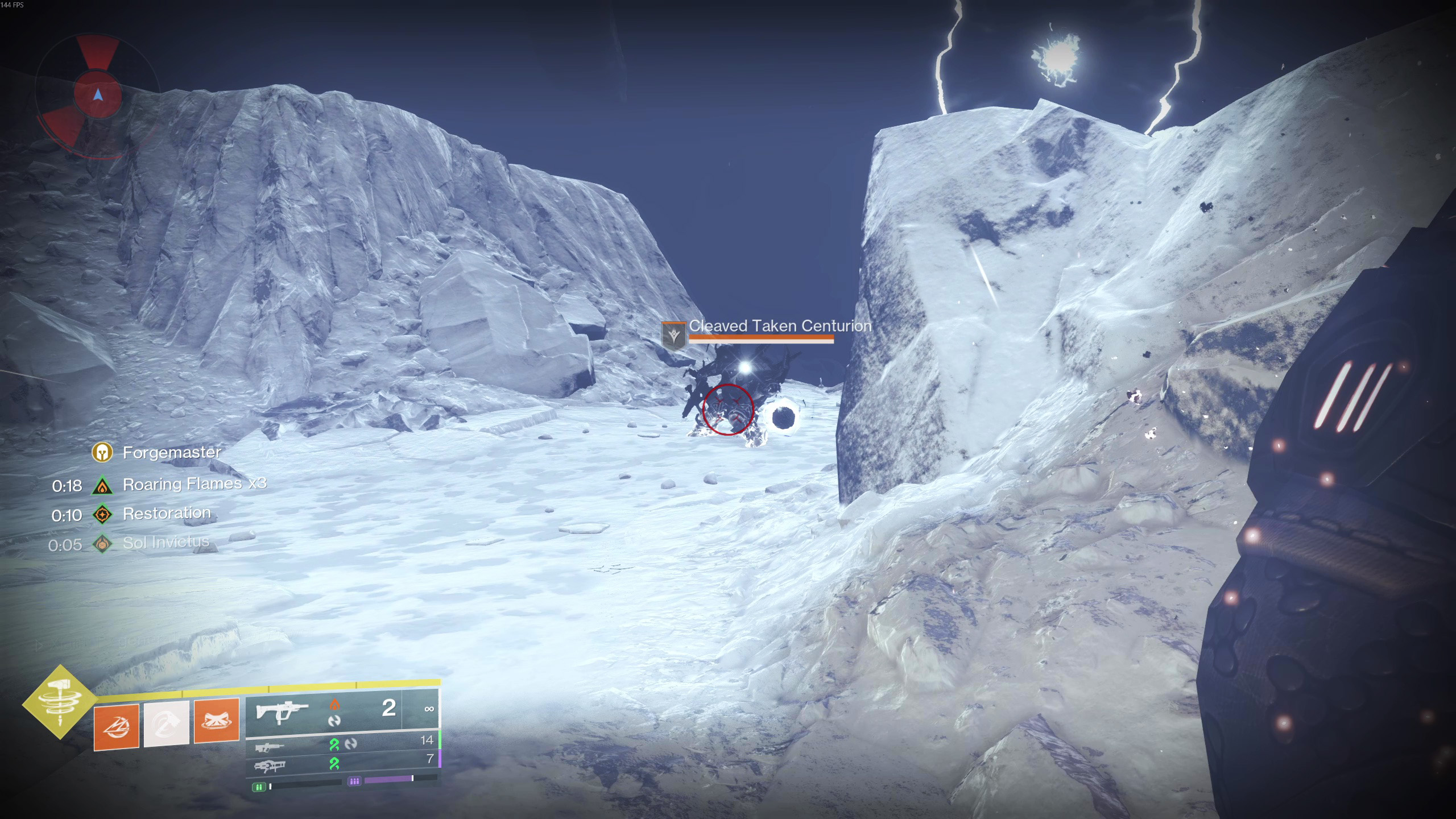Click the red radar in the corner
Image resolution: width=1456 pixels, height=819 pixels.
[98, 94]
